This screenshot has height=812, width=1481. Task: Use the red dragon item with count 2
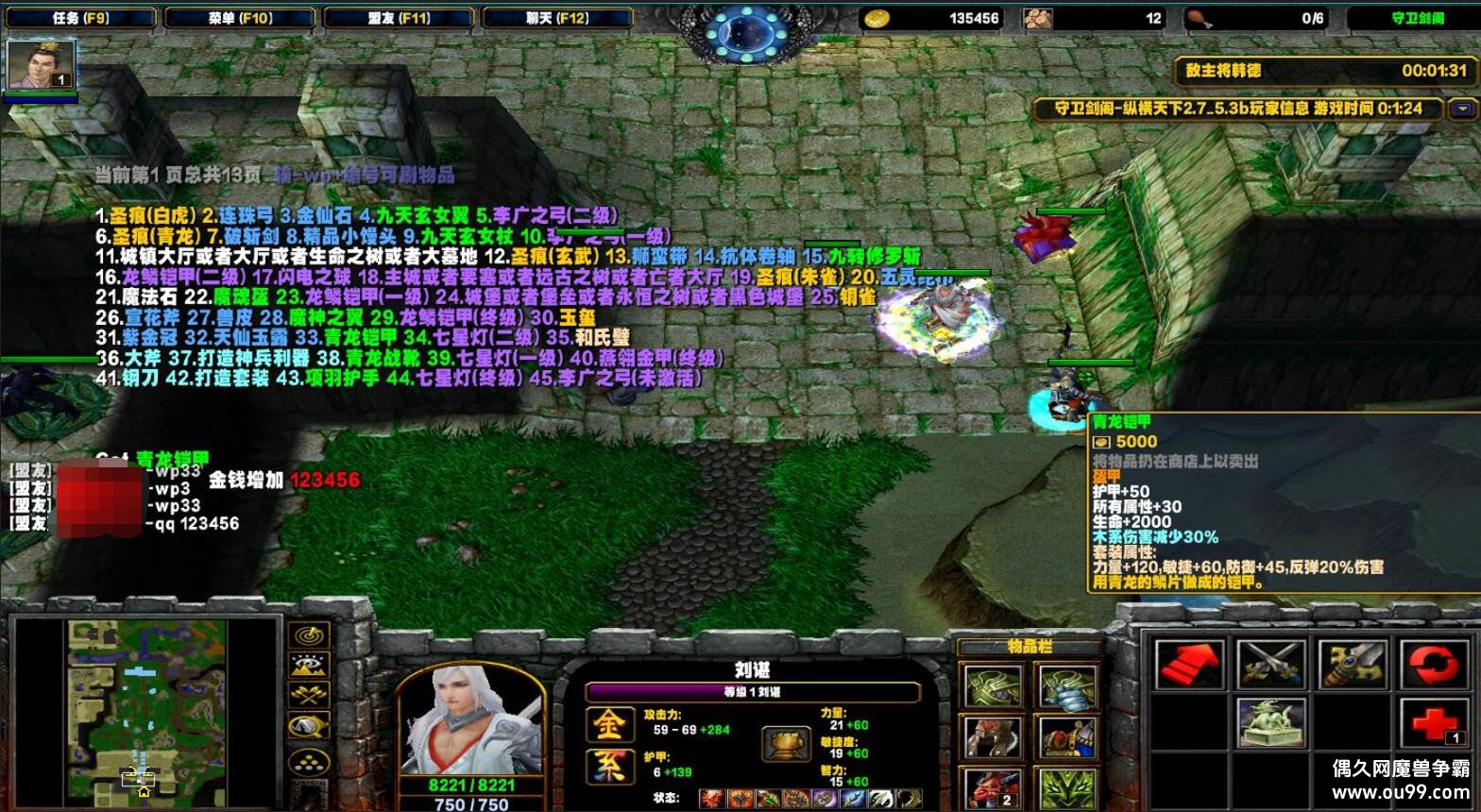coord(994,788)
